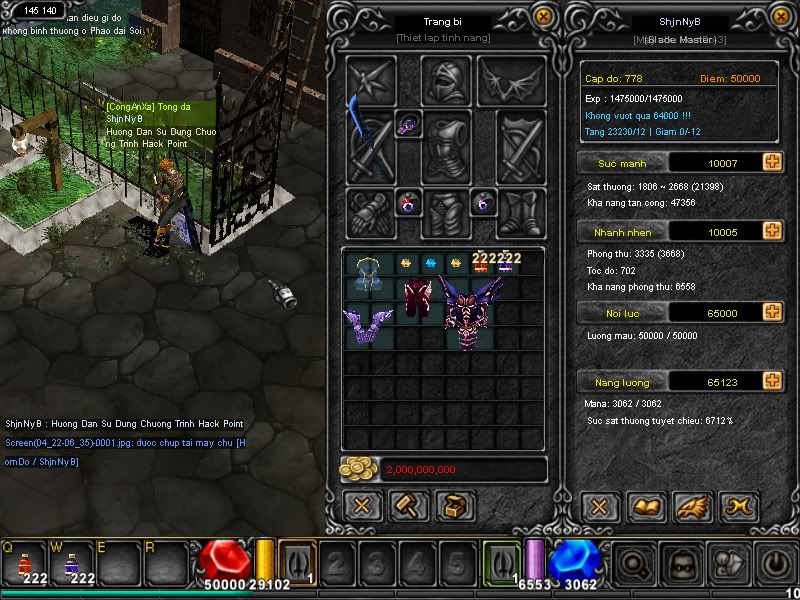
Task: Close the Trang bi inventory panel
Action: click(543, 17)
